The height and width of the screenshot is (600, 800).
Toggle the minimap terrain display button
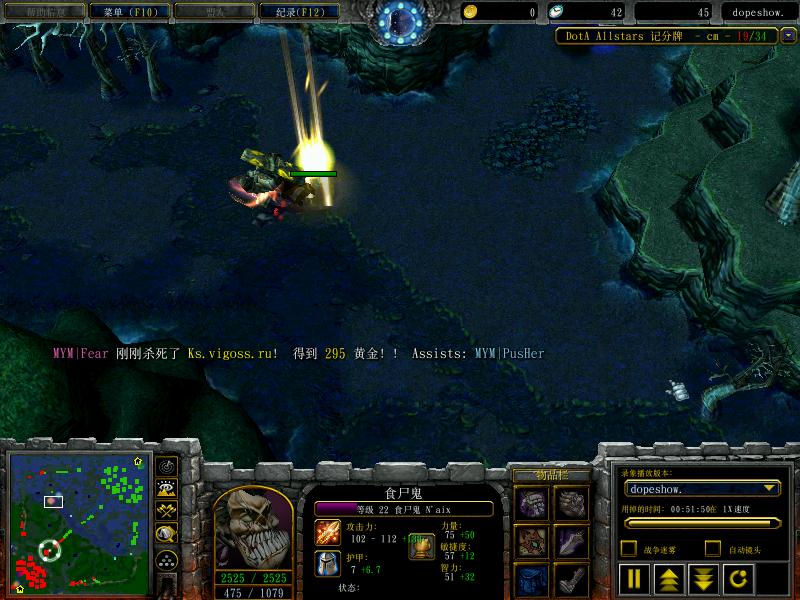coord(166,489)
